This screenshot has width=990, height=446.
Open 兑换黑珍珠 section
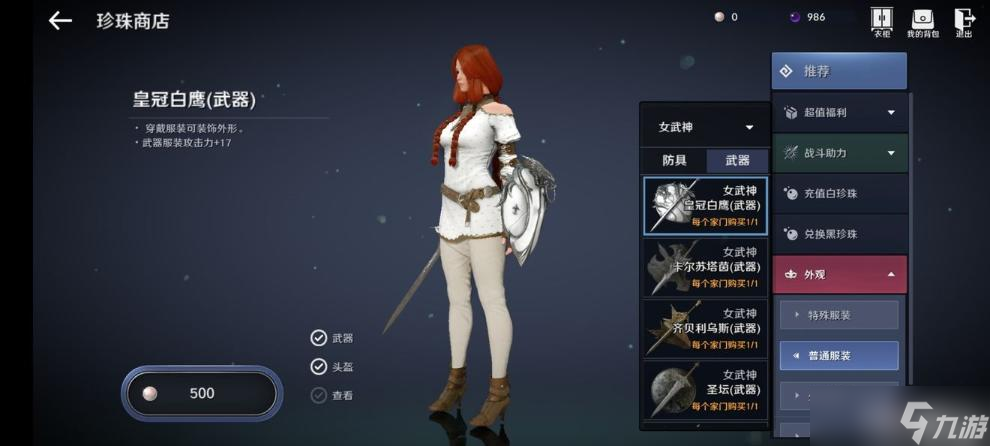(839, 234)
